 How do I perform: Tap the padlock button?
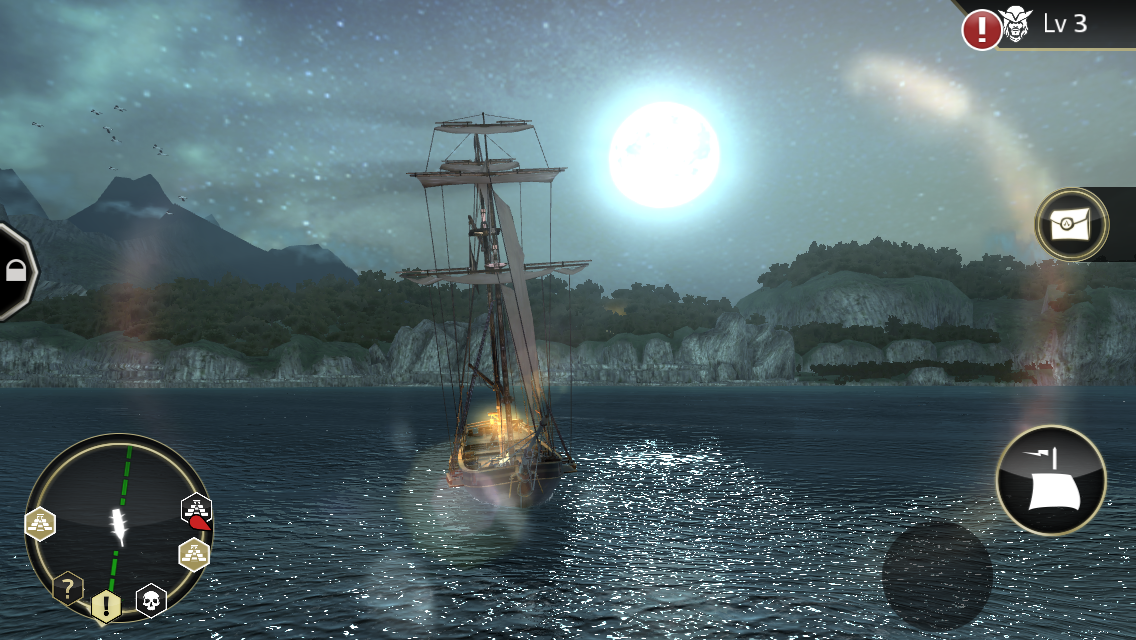click(16, 271)
